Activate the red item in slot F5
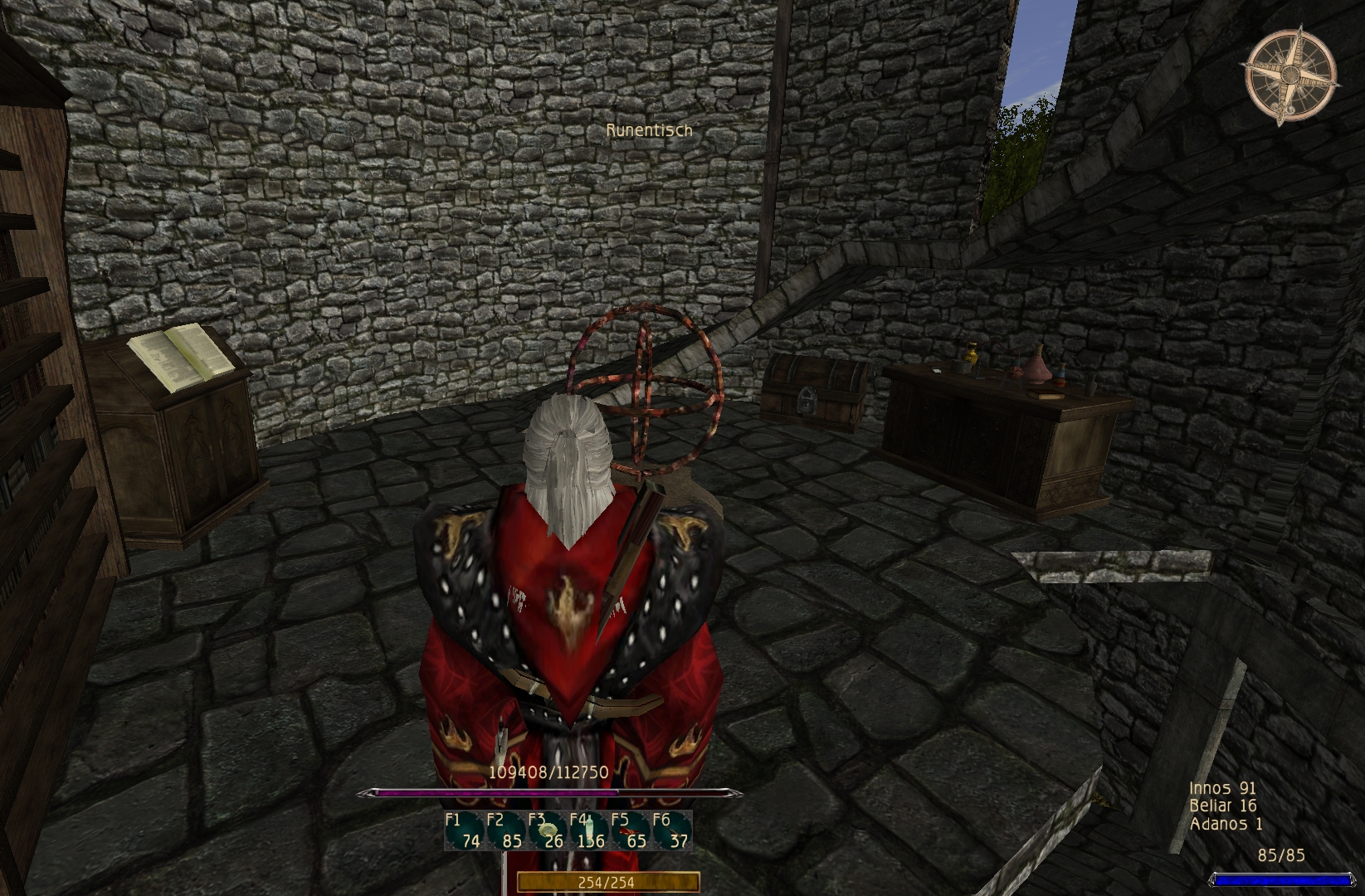Image resolution: width=1365 pixels, height=896 pixels. pyautogui.click(x=630, y=830)
